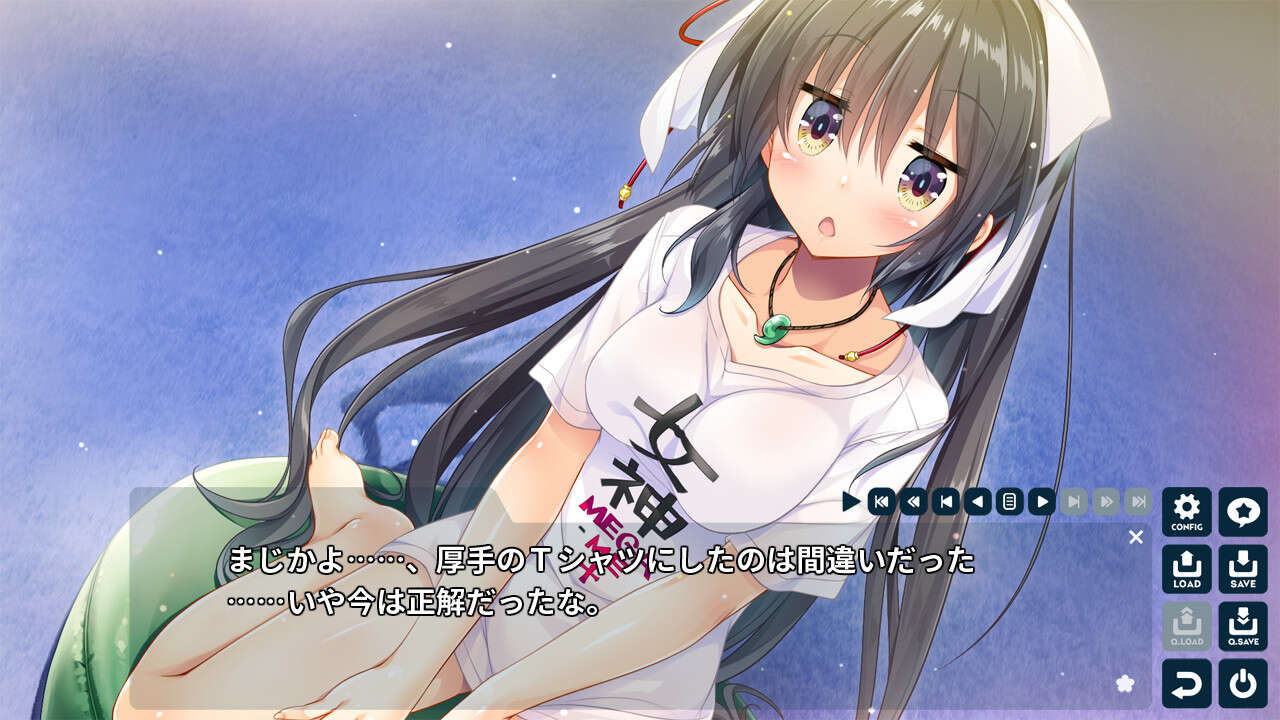Click the bar-and-left-triangle previous button

945,501
